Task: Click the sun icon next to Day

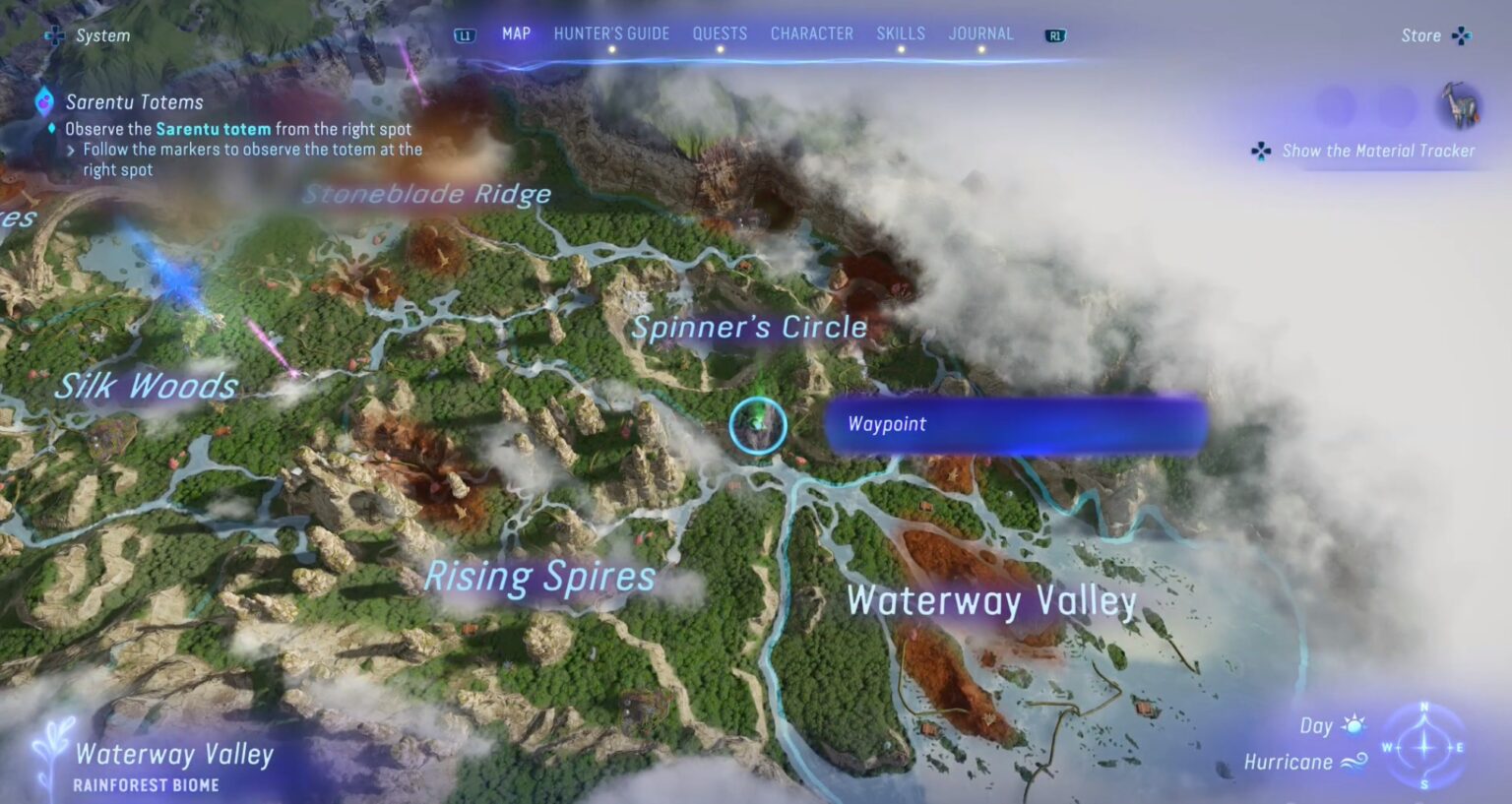Action: [1355, 725]
